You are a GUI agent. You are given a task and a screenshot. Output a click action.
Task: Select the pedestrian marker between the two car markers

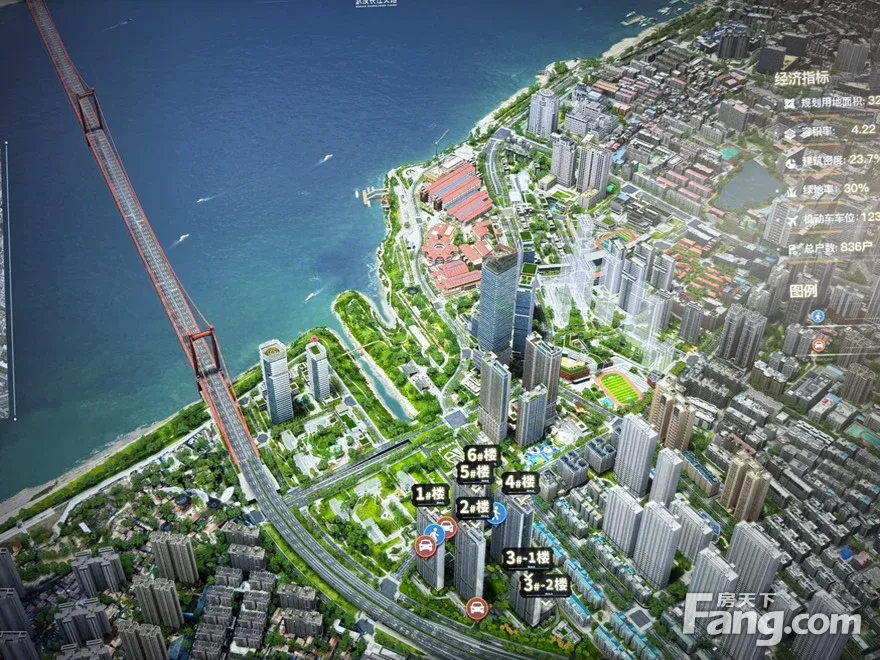435,532
